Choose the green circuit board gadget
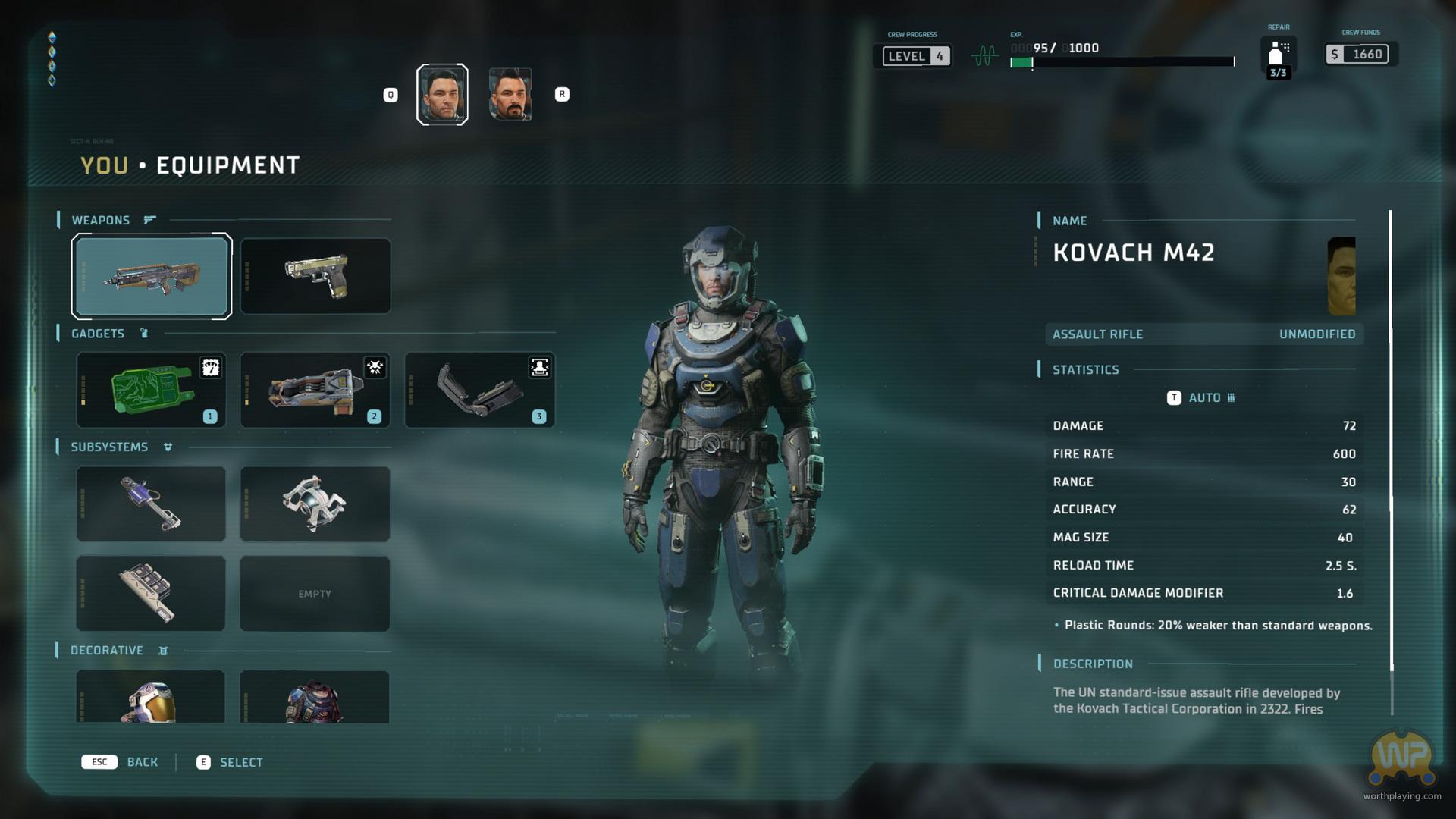This screenshot has width=1456, height=819. click(151, 390)
